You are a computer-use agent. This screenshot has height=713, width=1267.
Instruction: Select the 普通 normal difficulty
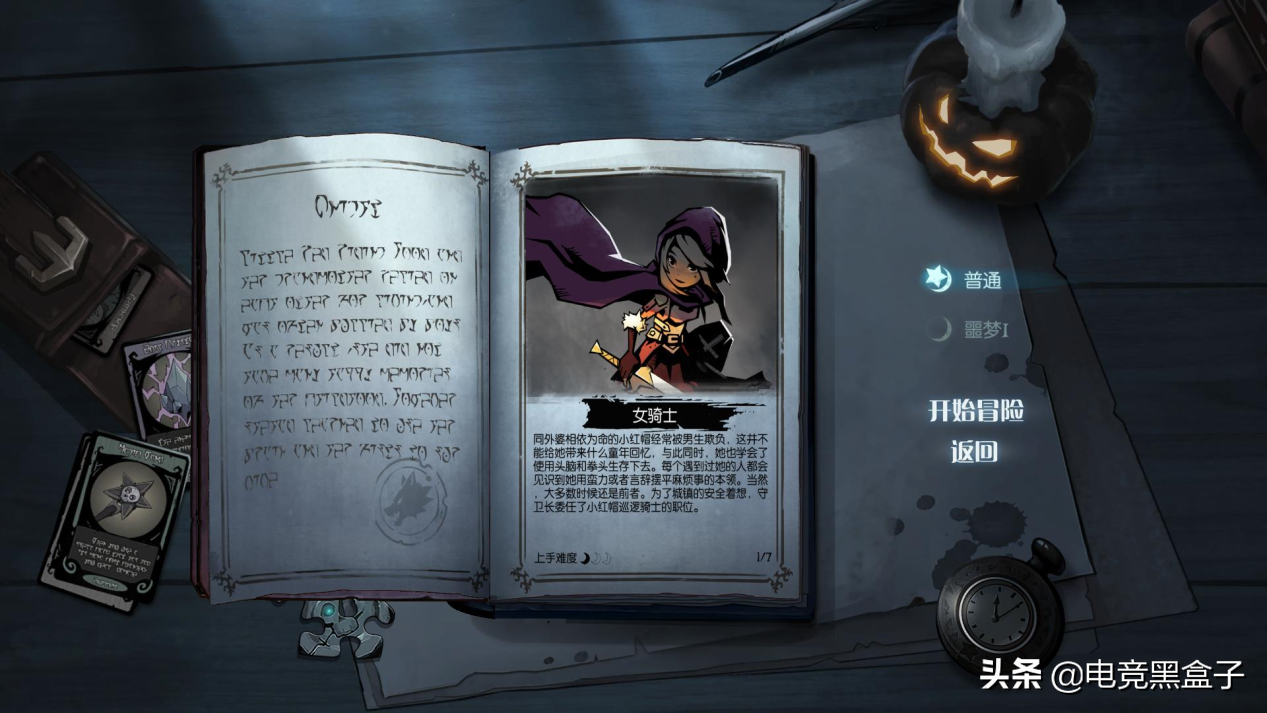(981, 280)
